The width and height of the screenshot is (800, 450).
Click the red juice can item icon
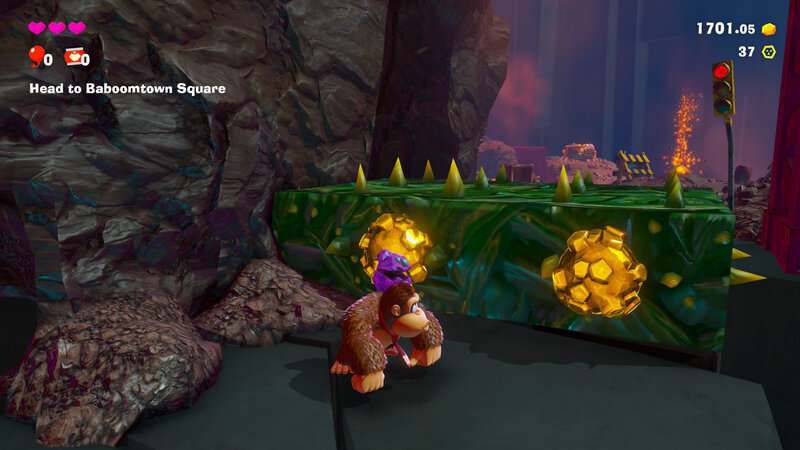coord(73,57)
